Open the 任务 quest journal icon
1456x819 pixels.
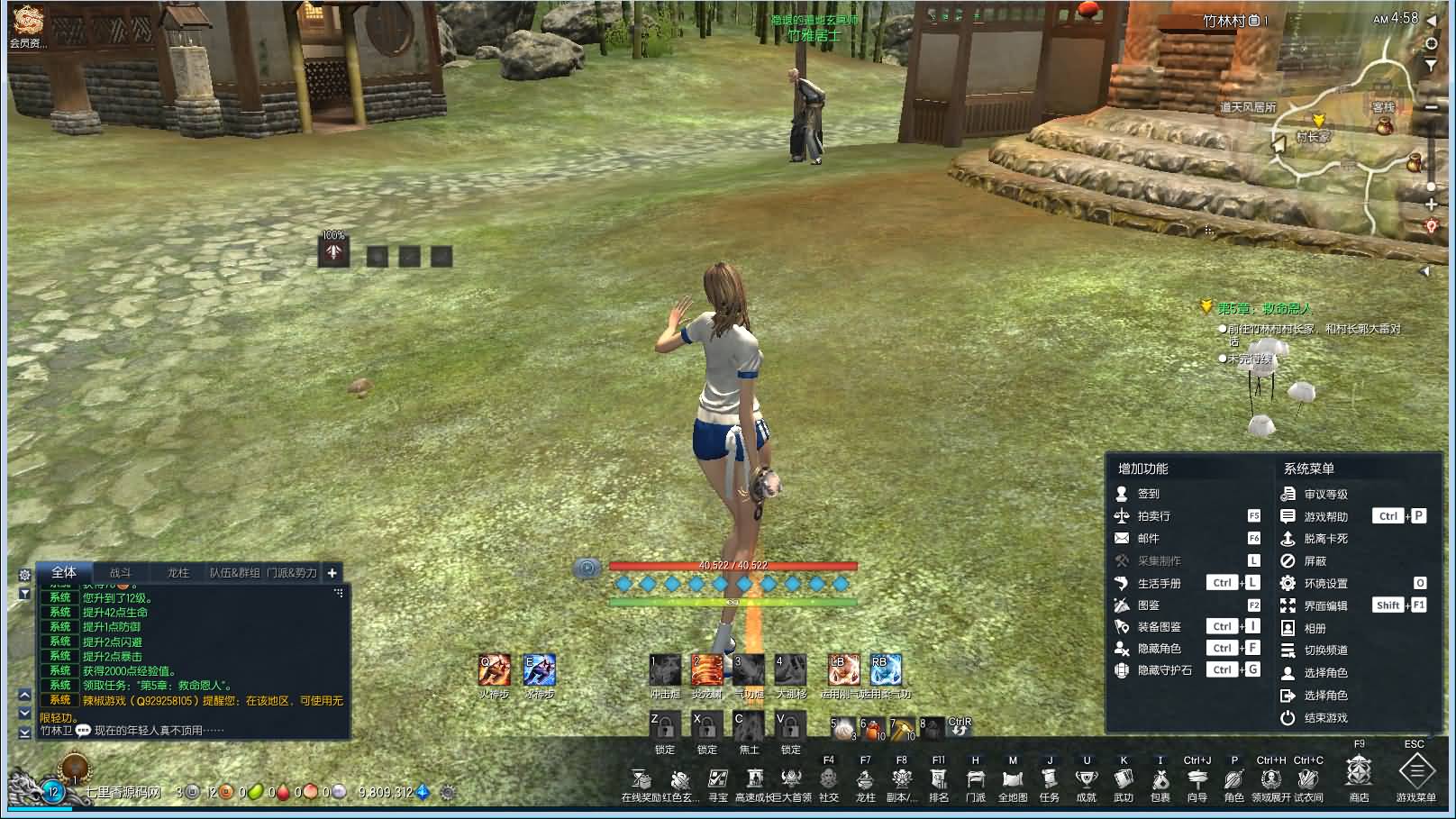1050,779
